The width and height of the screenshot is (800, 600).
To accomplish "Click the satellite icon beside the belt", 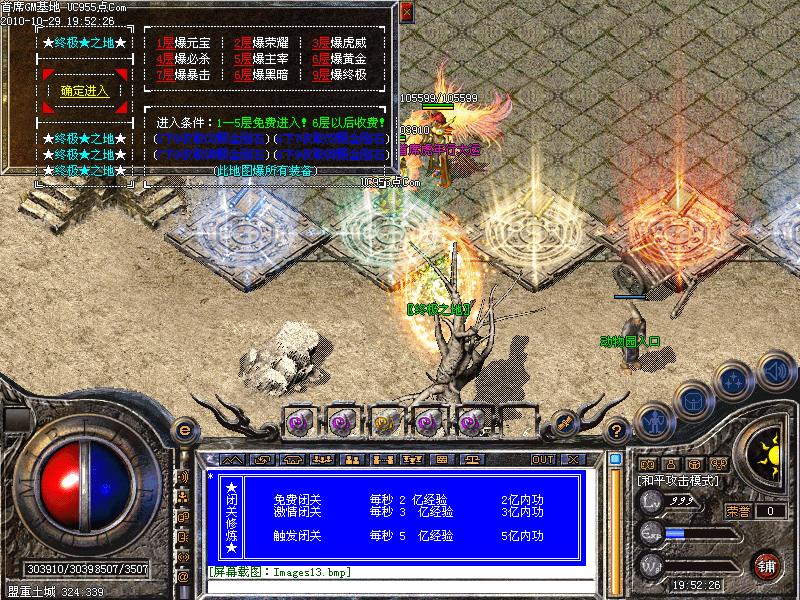I will click(564, 423).
